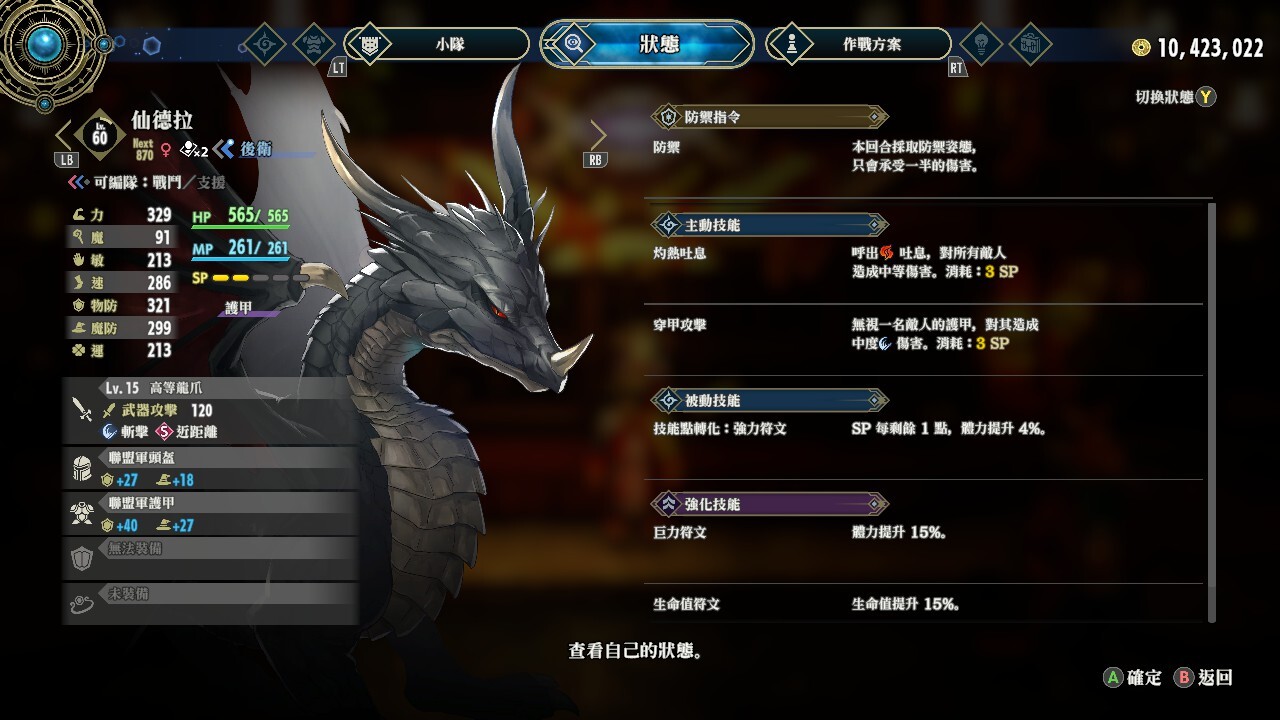Show the next character with right arrow
This screenshot has height=720, width=1280.
[x=598, y=136]
